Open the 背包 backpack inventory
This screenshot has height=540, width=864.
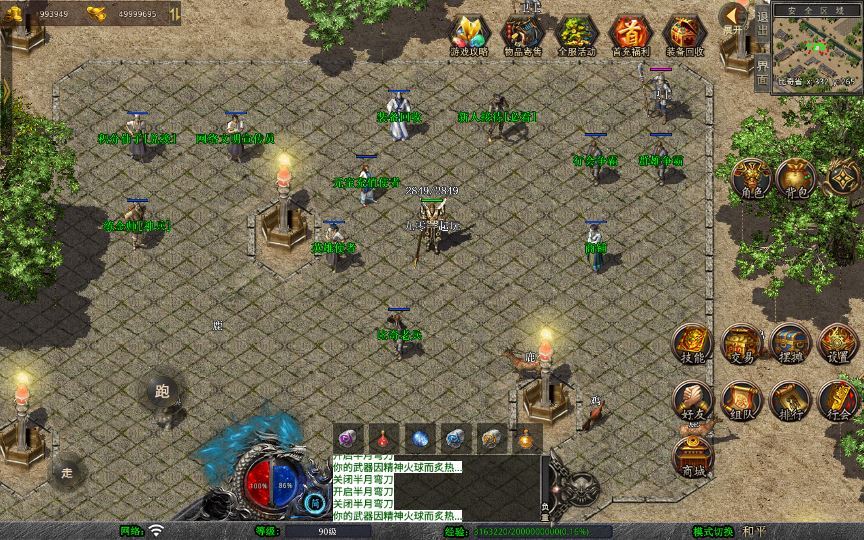pyautogui.click(x=797, y=177)
